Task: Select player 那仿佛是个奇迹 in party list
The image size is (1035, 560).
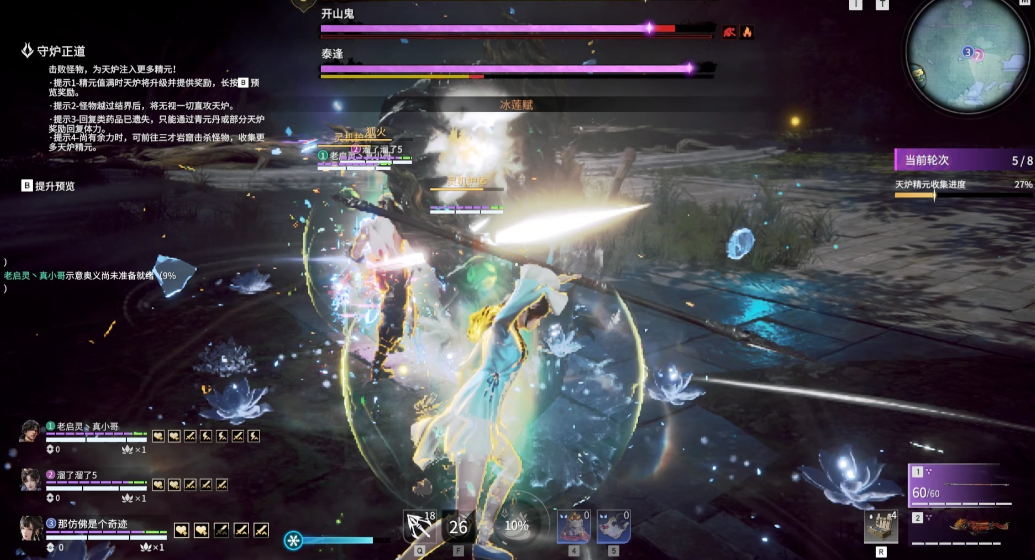Action: click(92, 522)
